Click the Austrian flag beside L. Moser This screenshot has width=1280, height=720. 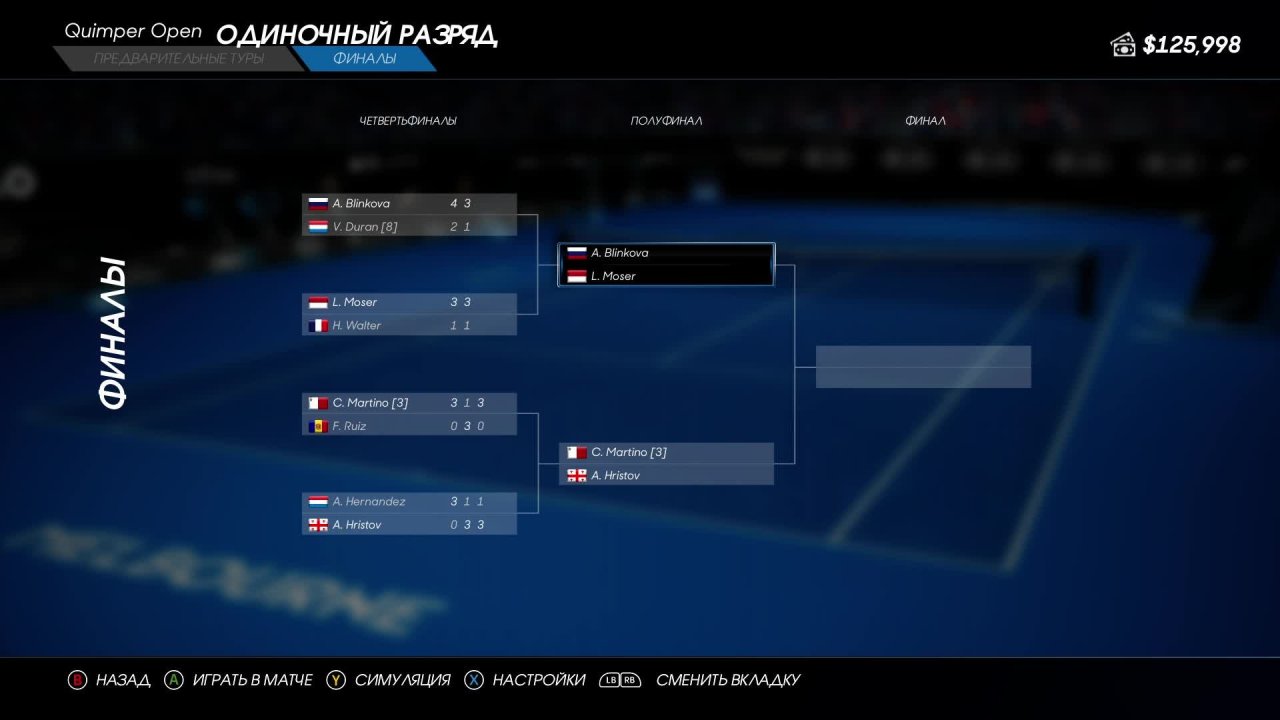click(x=316, y=302)
